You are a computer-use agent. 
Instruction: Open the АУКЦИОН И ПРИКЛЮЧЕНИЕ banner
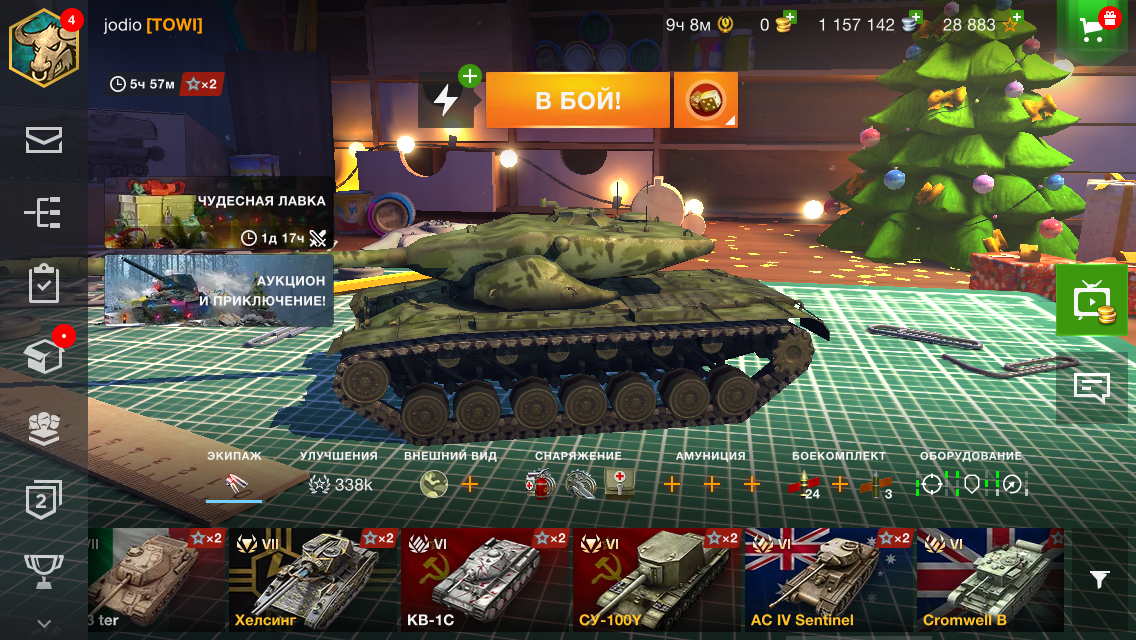(218, 290)
